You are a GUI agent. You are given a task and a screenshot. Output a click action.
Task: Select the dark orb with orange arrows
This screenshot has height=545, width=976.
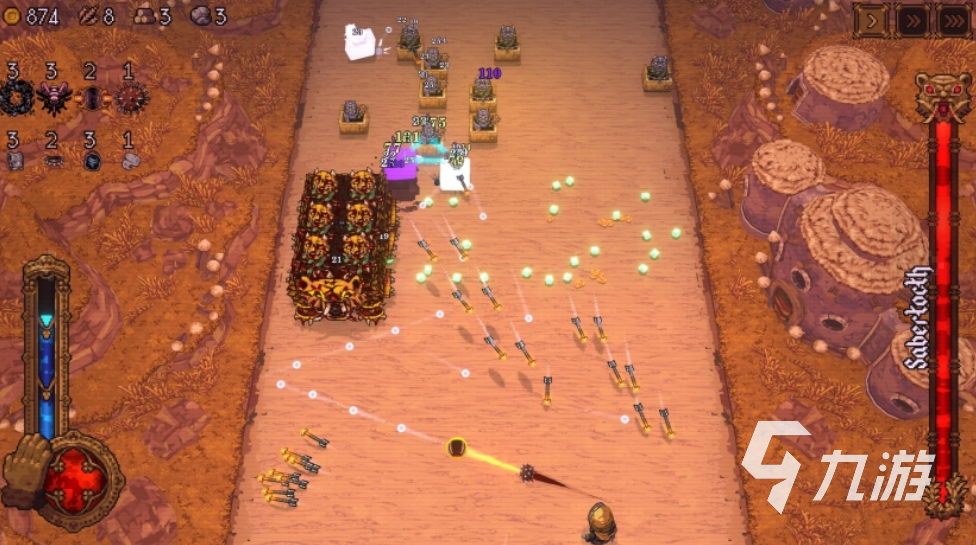tap(90, 99)
